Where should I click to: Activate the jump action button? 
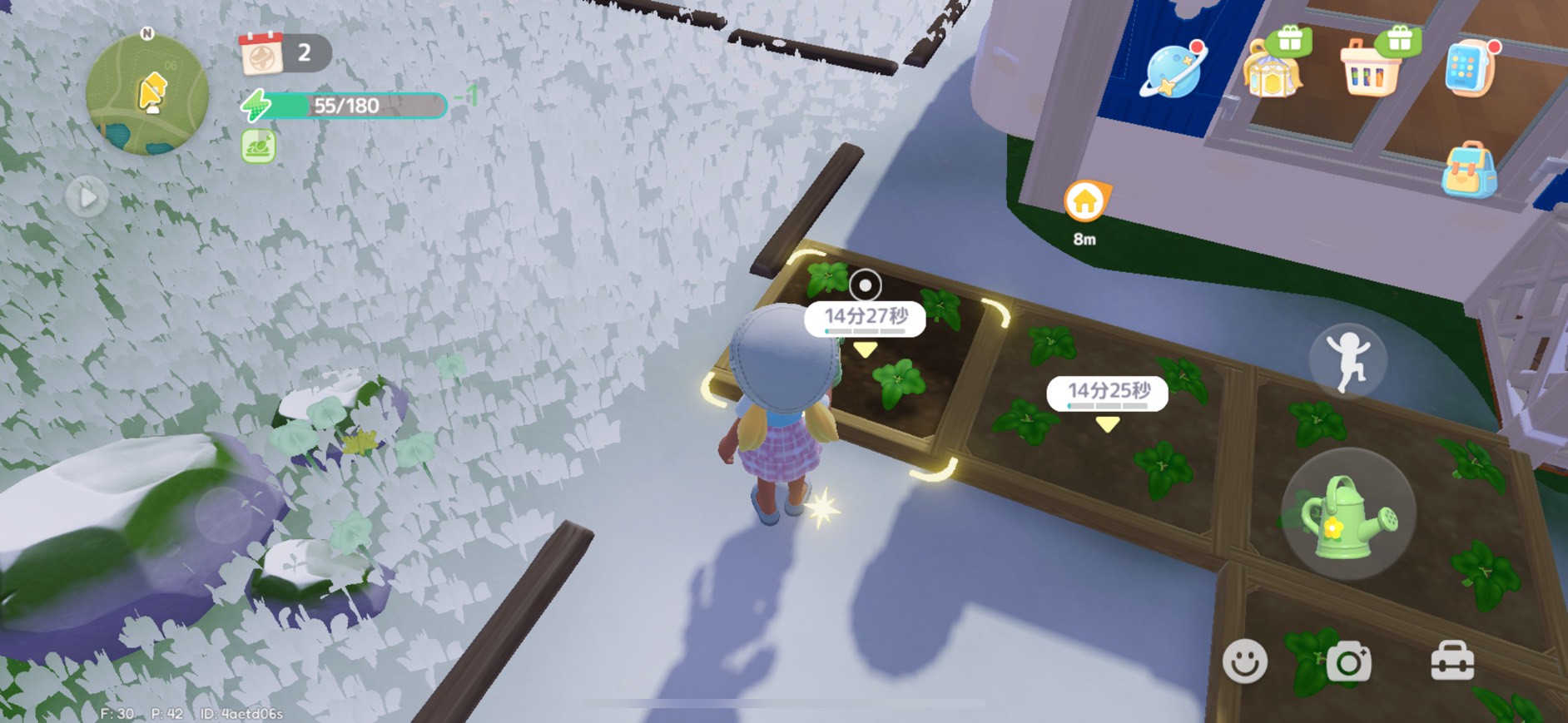[1347, 361]
